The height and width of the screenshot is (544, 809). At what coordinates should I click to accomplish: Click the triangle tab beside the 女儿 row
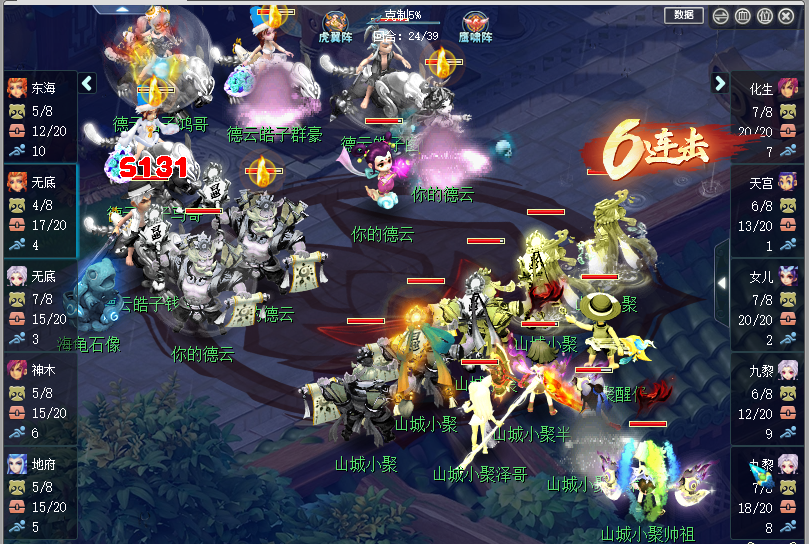pos(722,283)
